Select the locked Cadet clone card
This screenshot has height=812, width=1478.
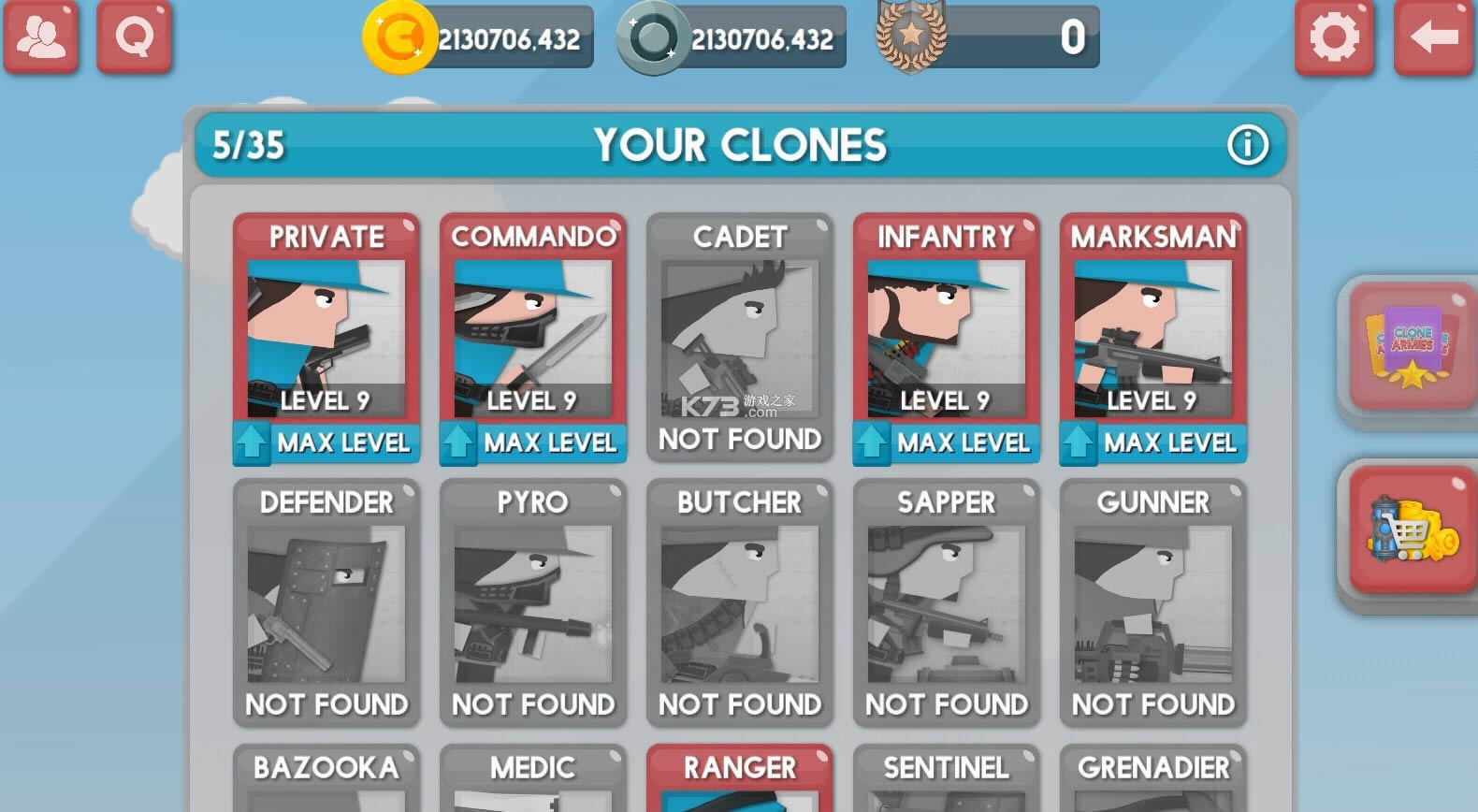click(739, 337)
